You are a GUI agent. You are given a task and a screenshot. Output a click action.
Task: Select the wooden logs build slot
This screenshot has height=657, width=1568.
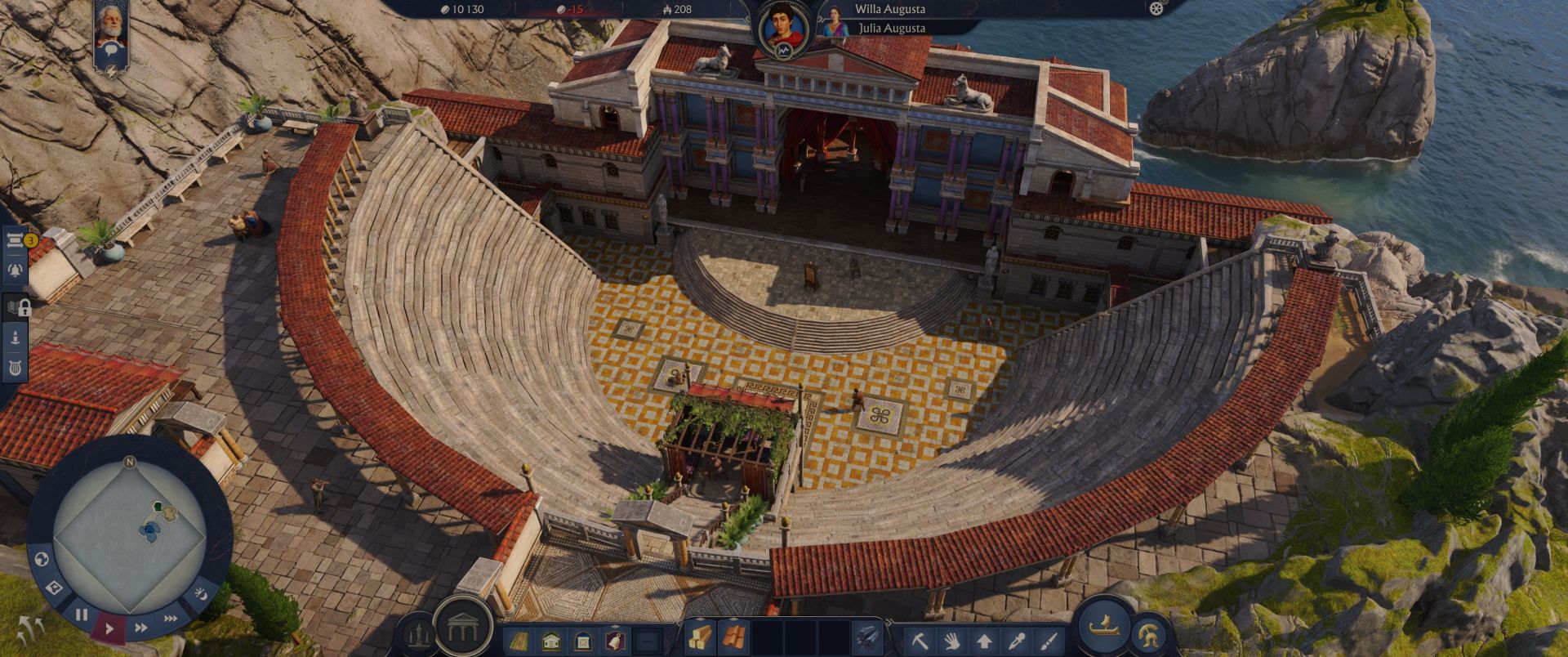(x=699, y=638)
